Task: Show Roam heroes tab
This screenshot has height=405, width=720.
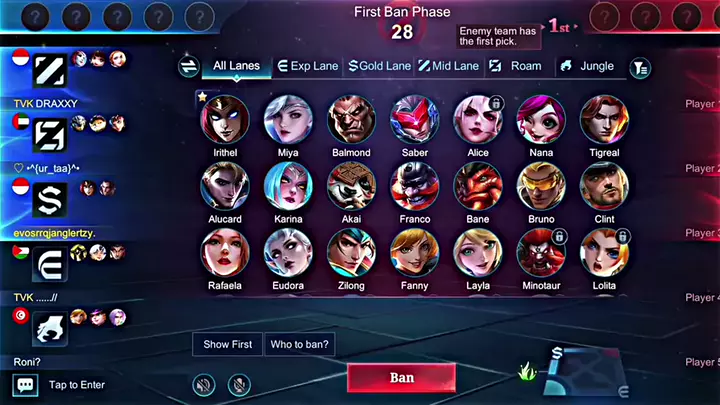Action: (x=516, y=66)
